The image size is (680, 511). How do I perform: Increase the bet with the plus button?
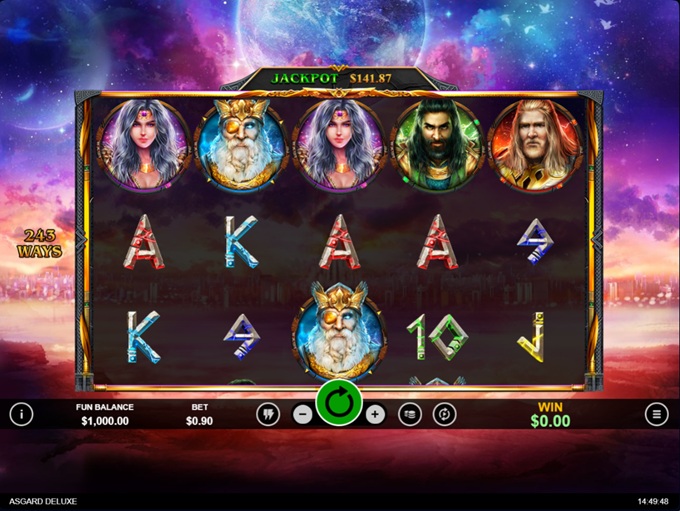pos(375,415)
